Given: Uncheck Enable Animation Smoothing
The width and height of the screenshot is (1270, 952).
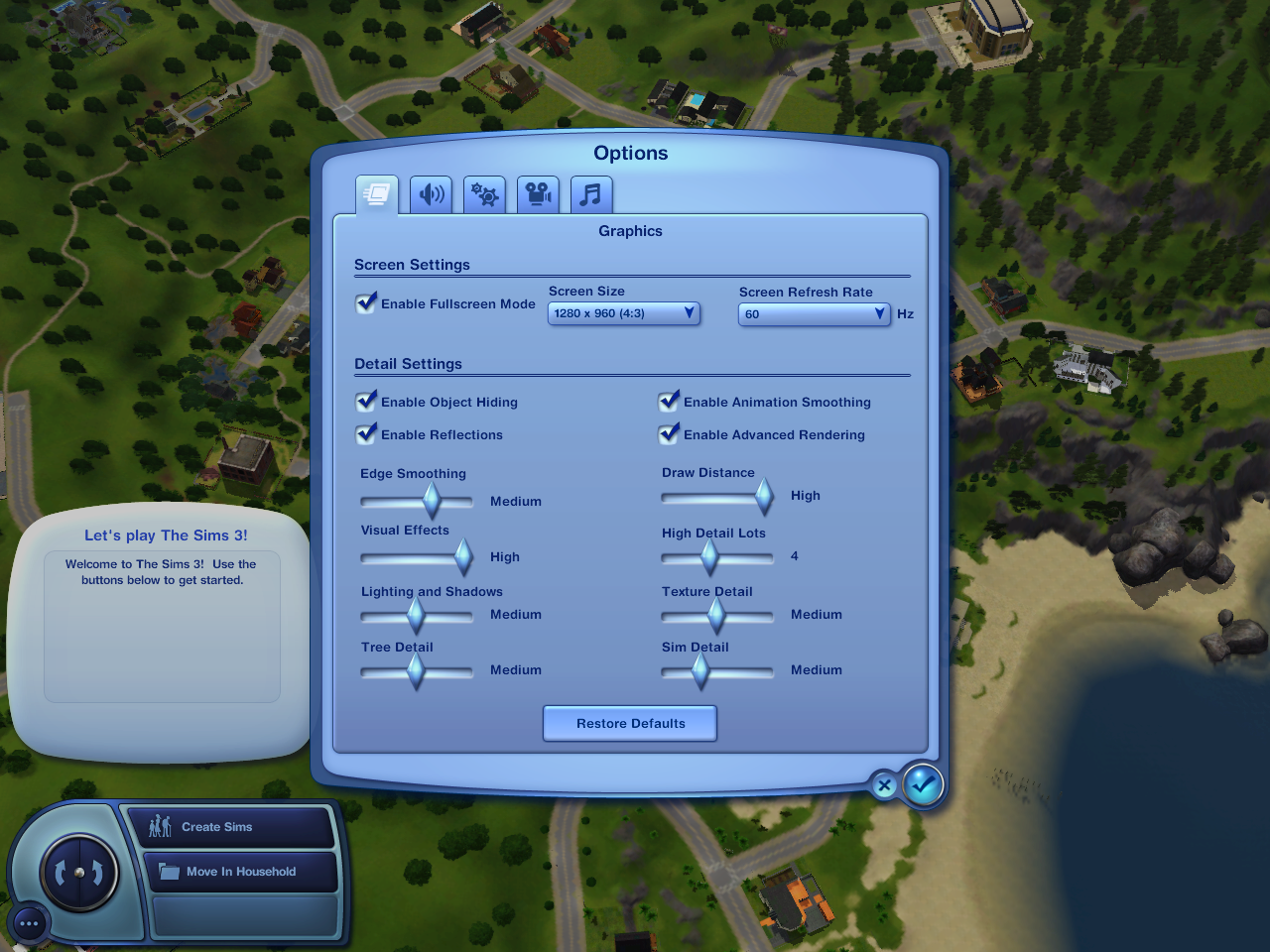Looking at the screenshot, I should 670,401.
